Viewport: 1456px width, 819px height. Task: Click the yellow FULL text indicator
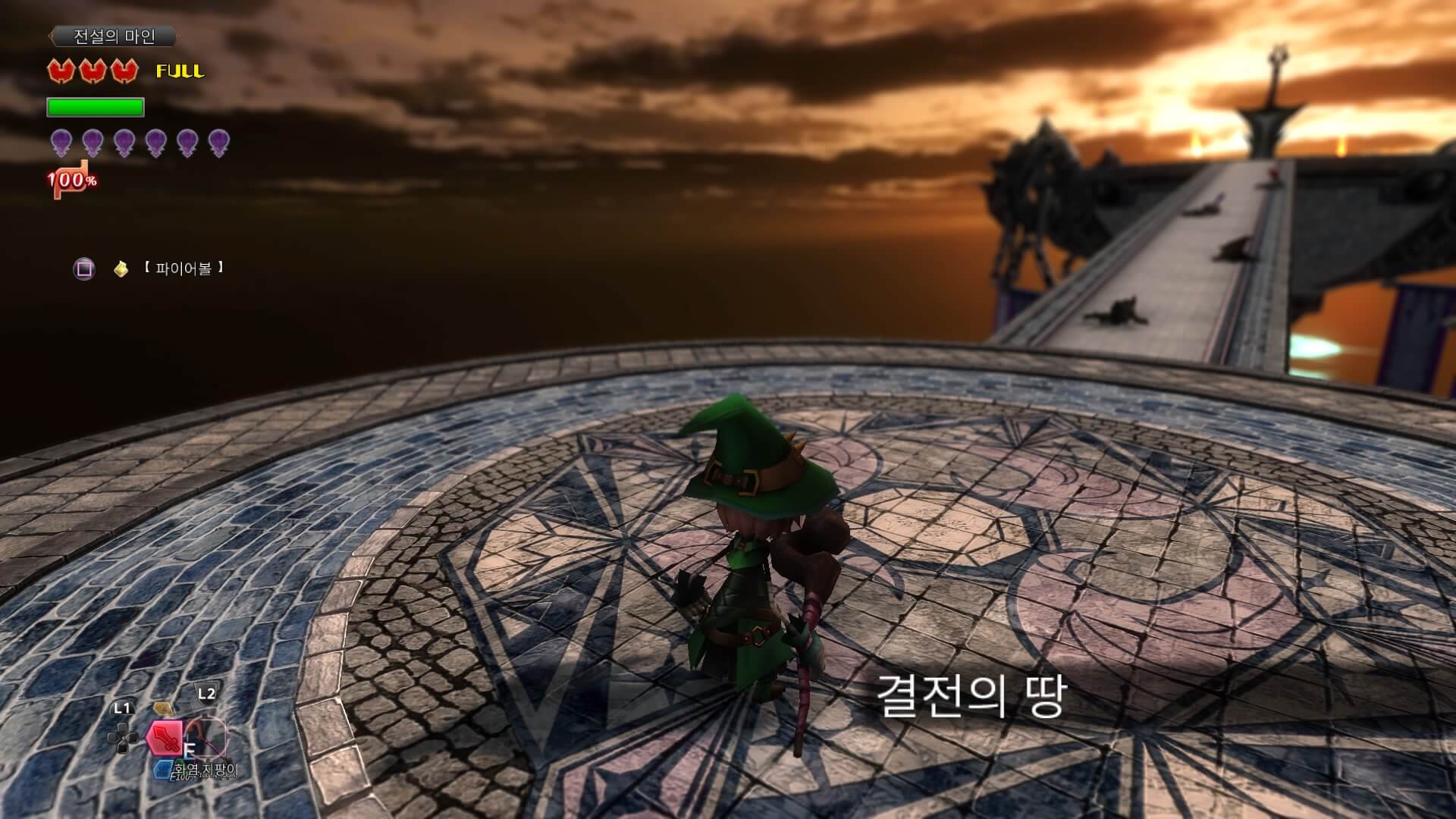pos(180,72)
